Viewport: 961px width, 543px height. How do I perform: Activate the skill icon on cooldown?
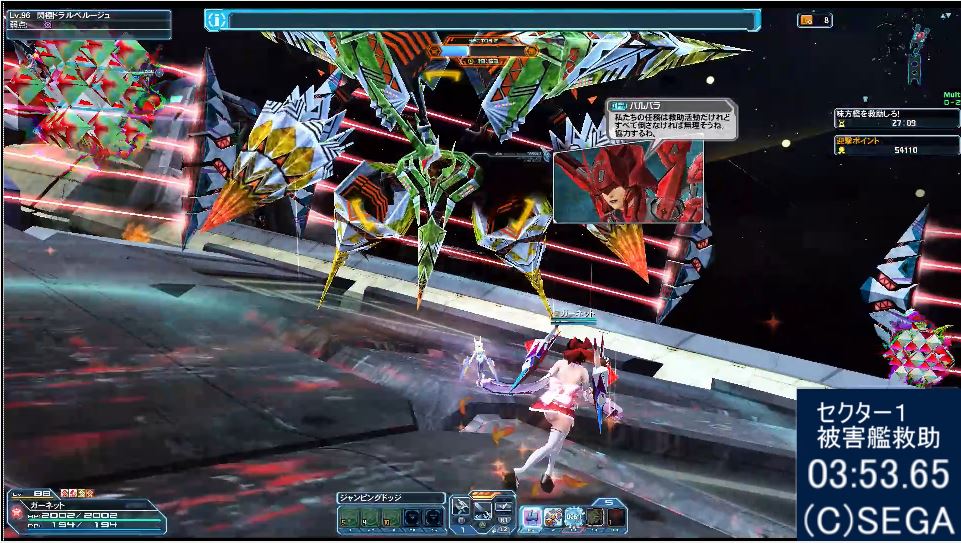(x=574, y=517)
